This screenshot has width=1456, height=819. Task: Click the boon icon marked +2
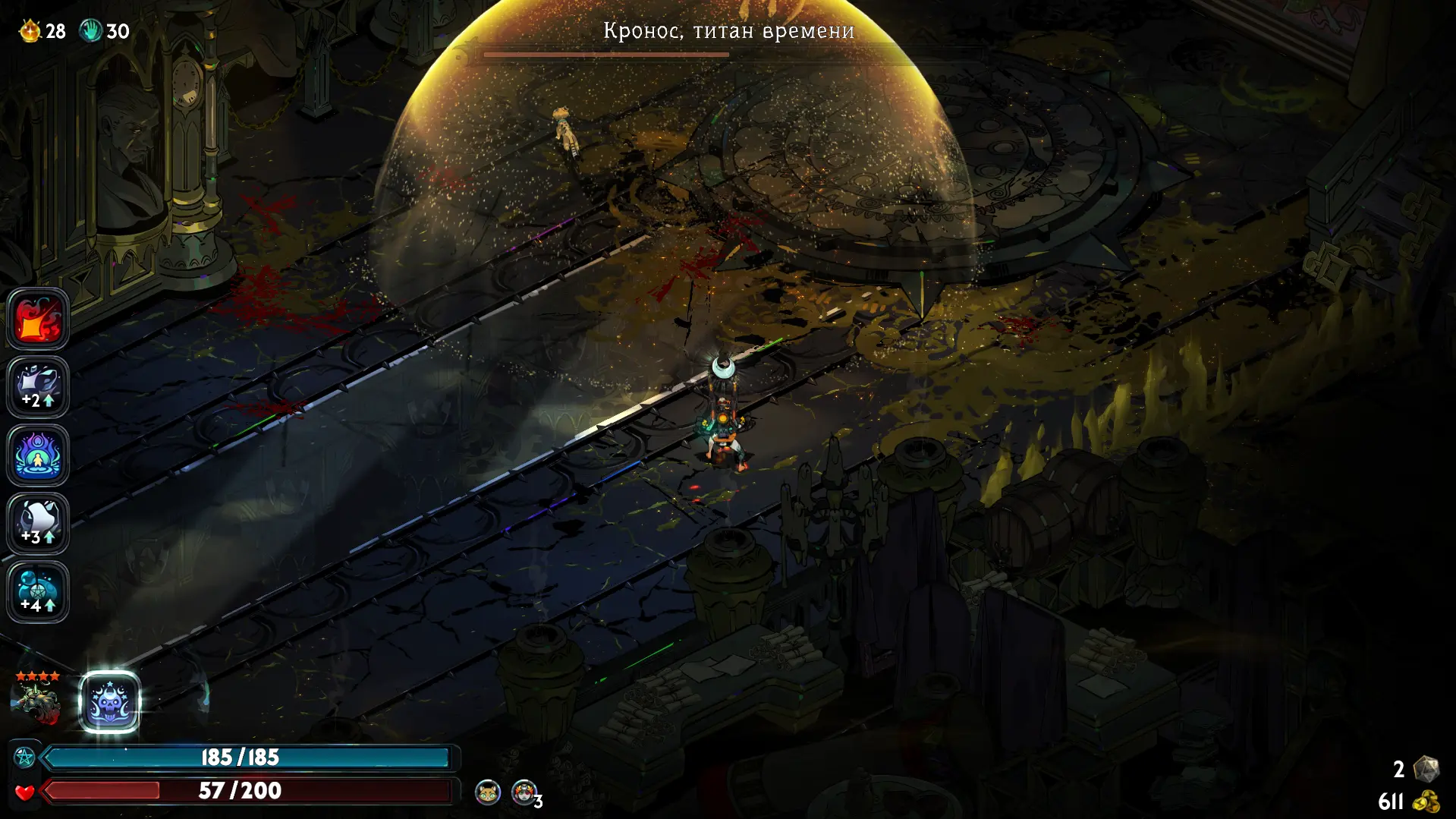38,387
